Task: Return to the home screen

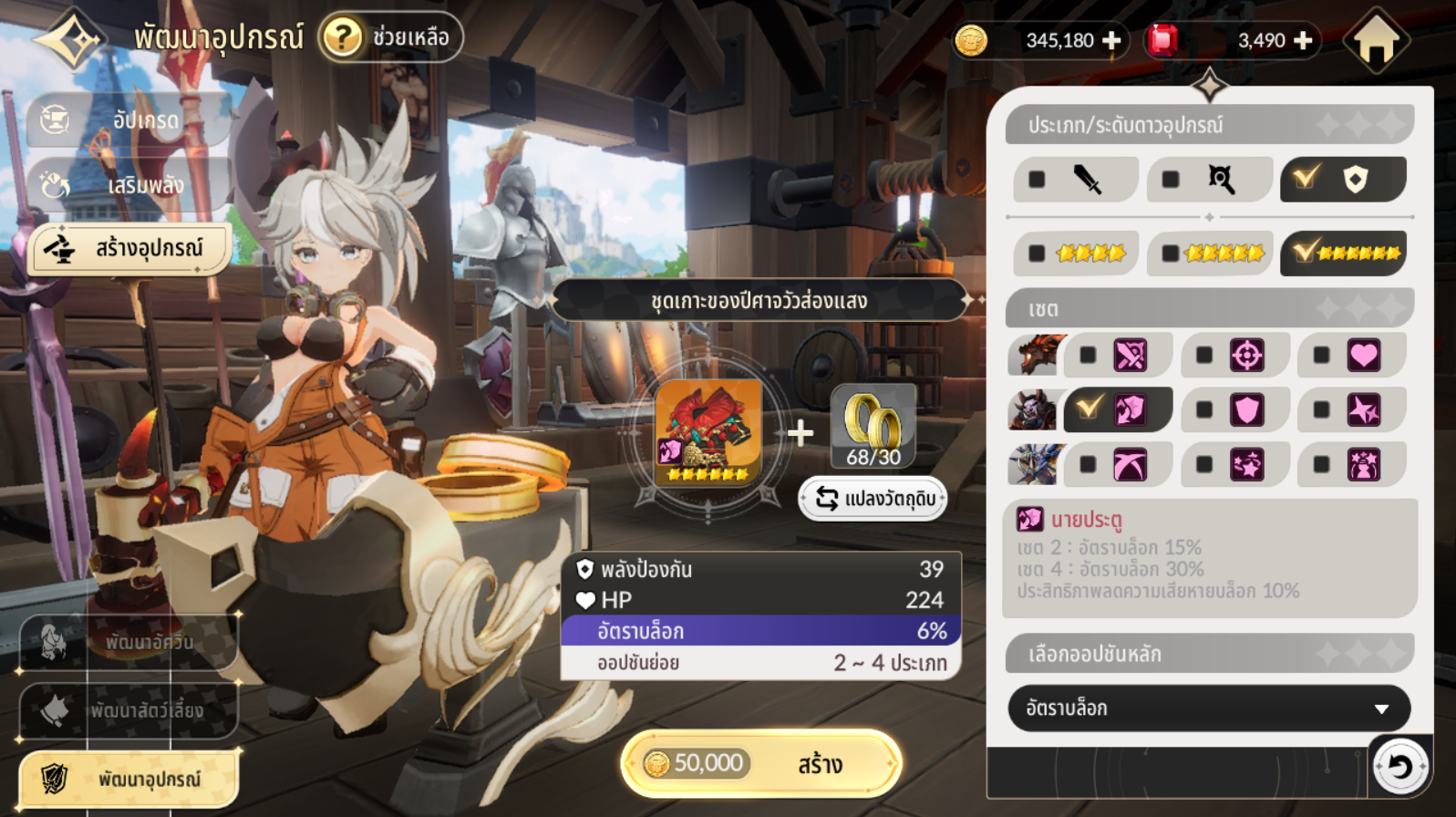Action: click(1377, 40)
